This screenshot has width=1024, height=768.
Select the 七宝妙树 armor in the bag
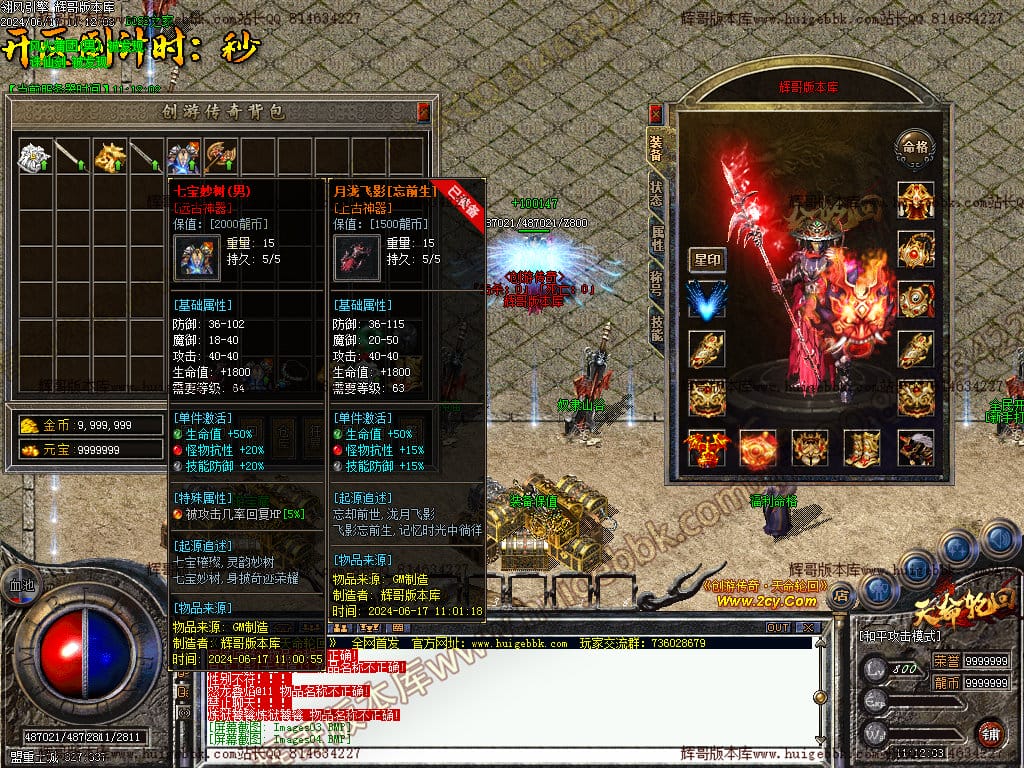pos(183,156)
